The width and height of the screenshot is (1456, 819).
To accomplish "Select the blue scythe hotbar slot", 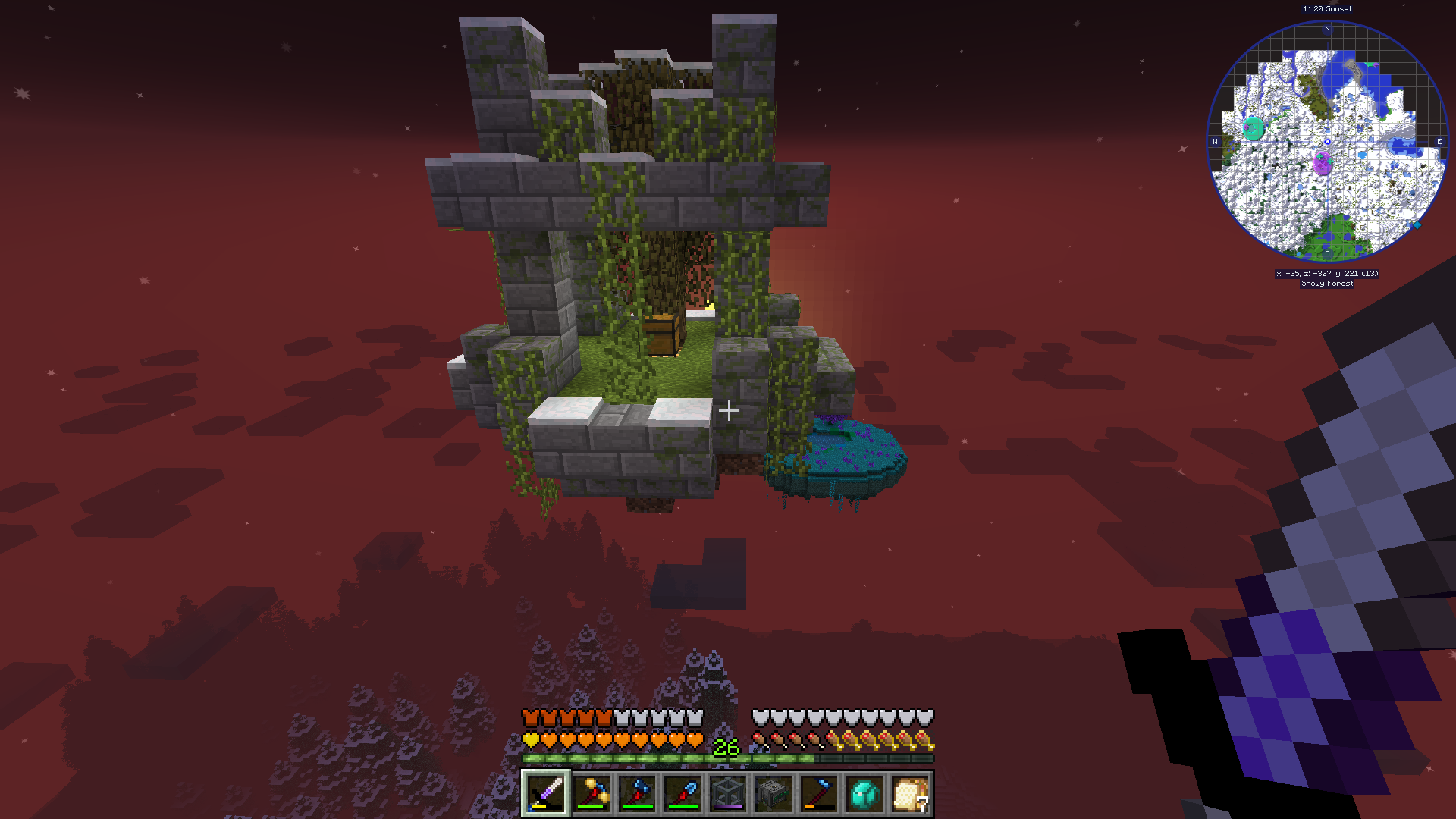I will (819, 794).
